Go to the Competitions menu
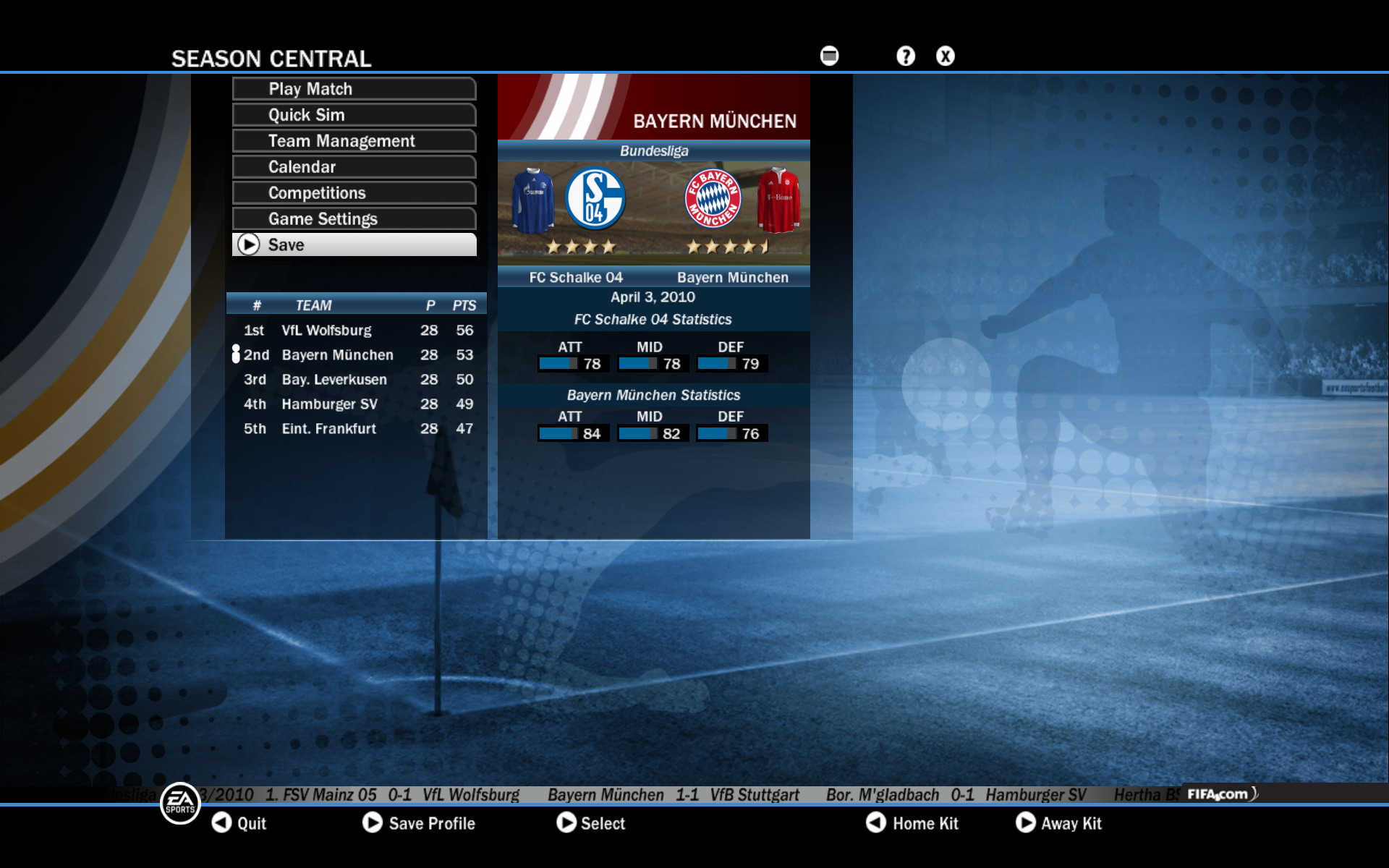 pos(354,193)
